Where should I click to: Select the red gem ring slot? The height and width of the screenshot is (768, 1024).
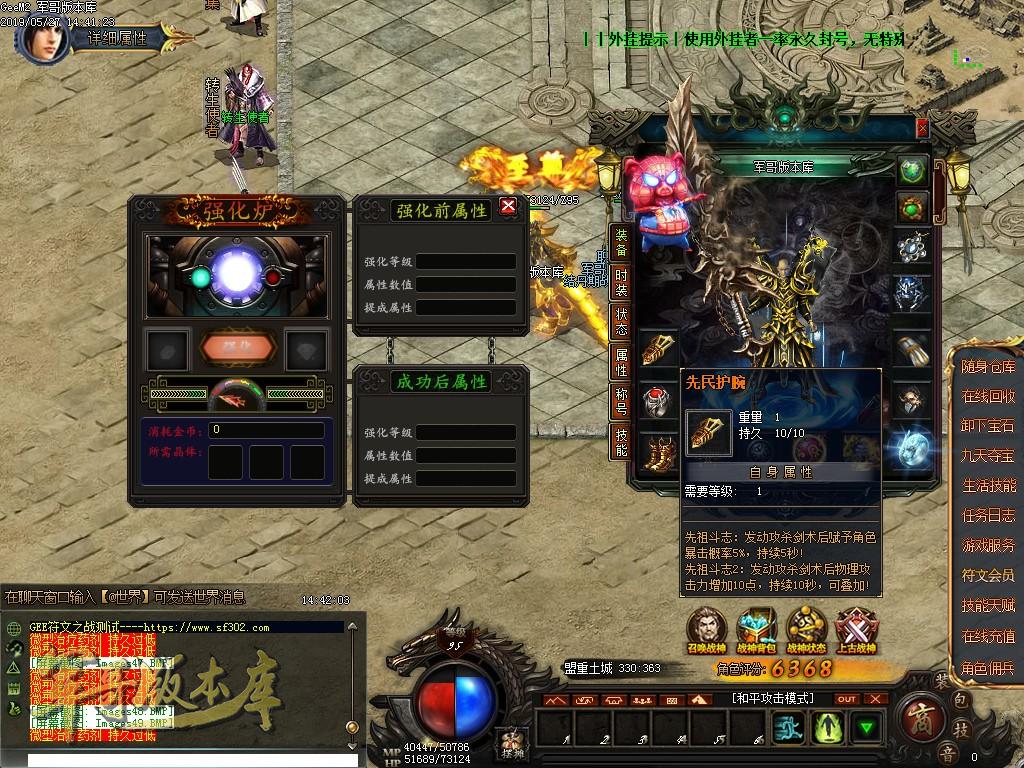tap(656, 399)
